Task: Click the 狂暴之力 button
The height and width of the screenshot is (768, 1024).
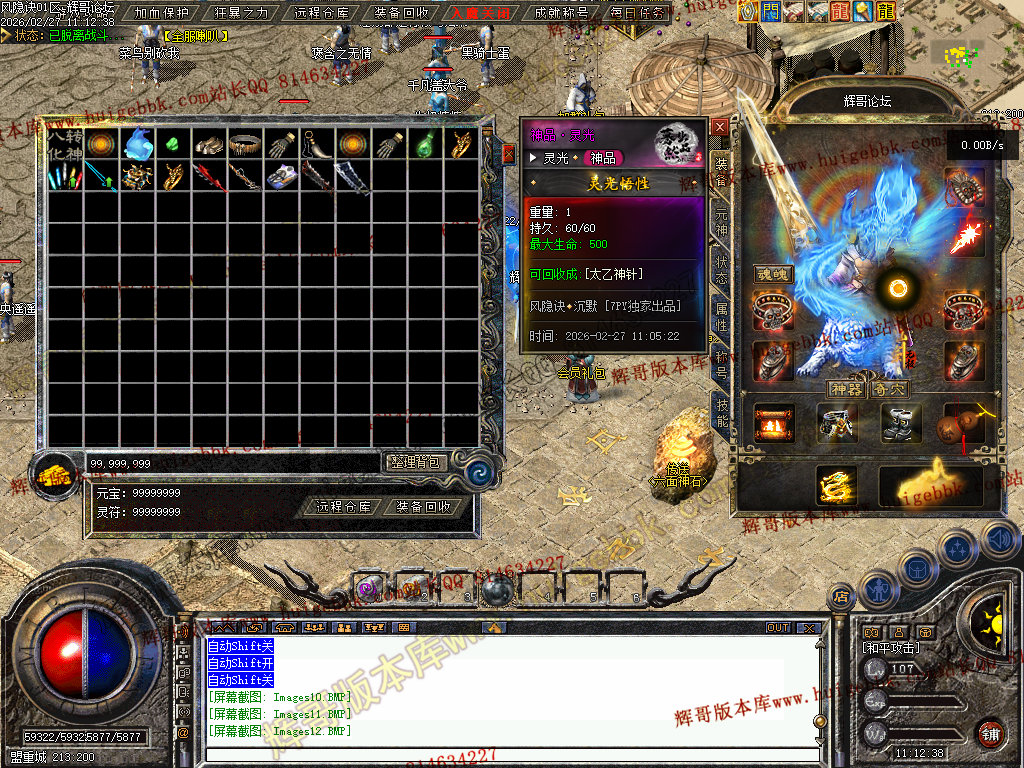Action: [x=241, y=13]
